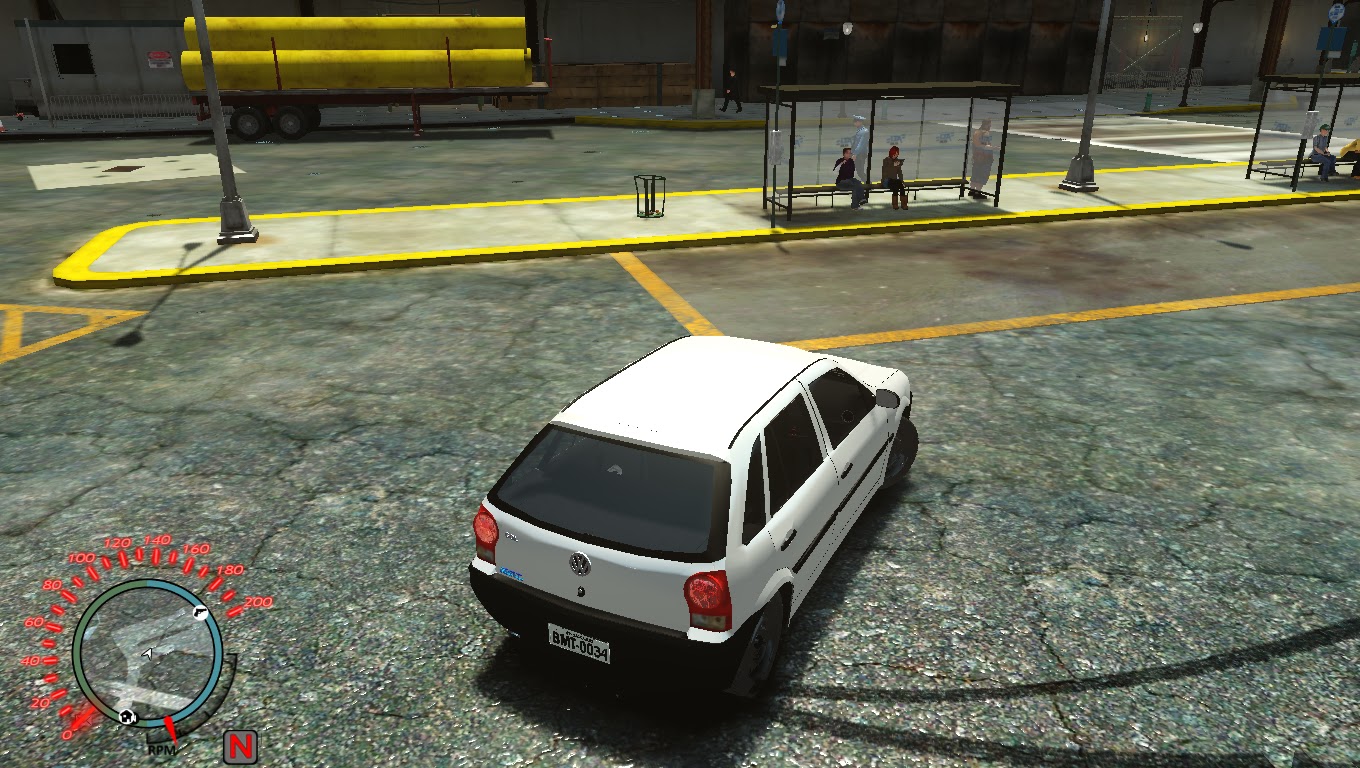The image size is (1360, 768).
Task: Click the red RPM needle on the gauge
Action: click(x=172, y=730)
